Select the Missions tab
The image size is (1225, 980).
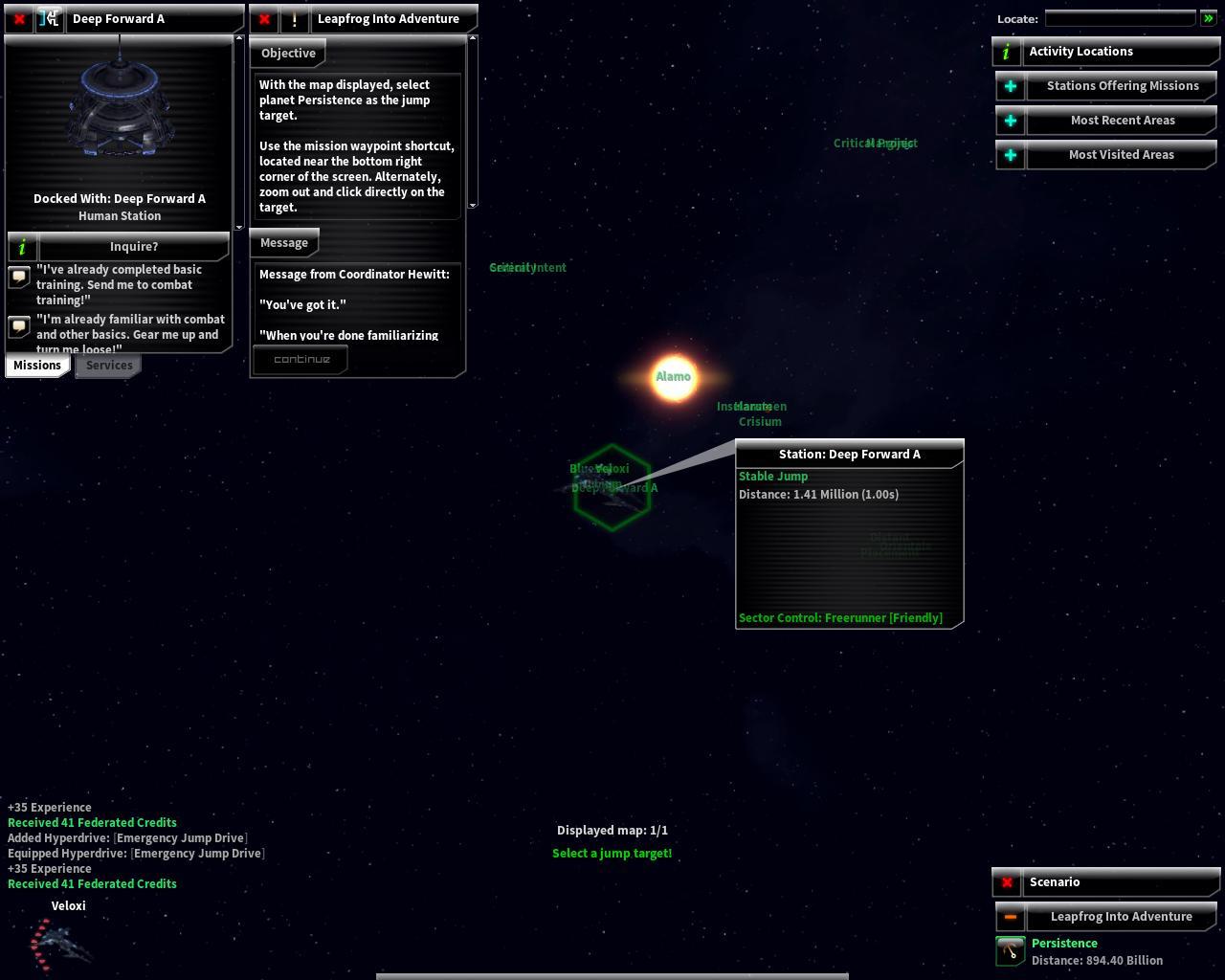click(37, 366)
